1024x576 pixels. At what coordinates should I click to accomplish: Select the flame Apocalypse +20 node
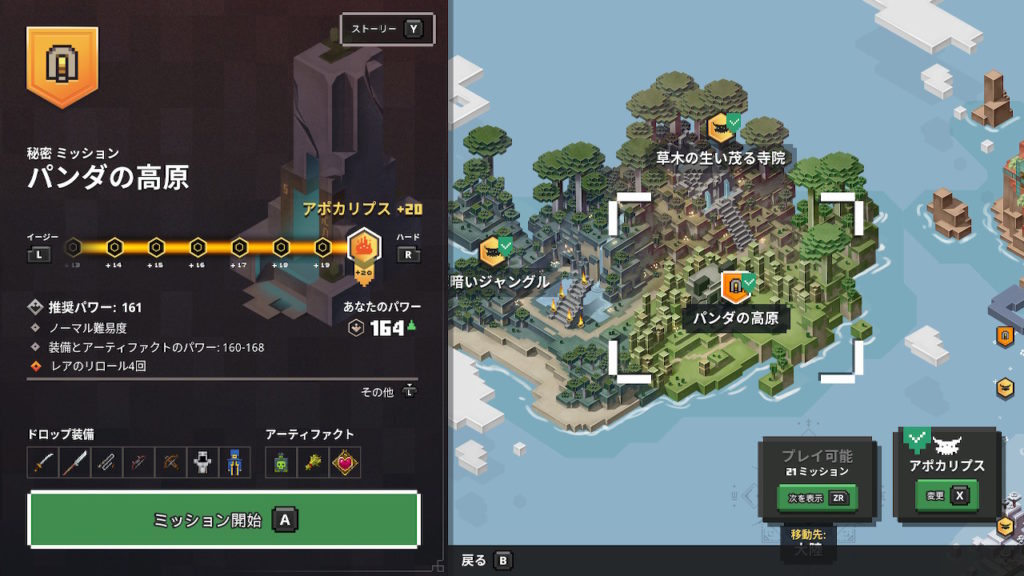(x=363, y=249)
